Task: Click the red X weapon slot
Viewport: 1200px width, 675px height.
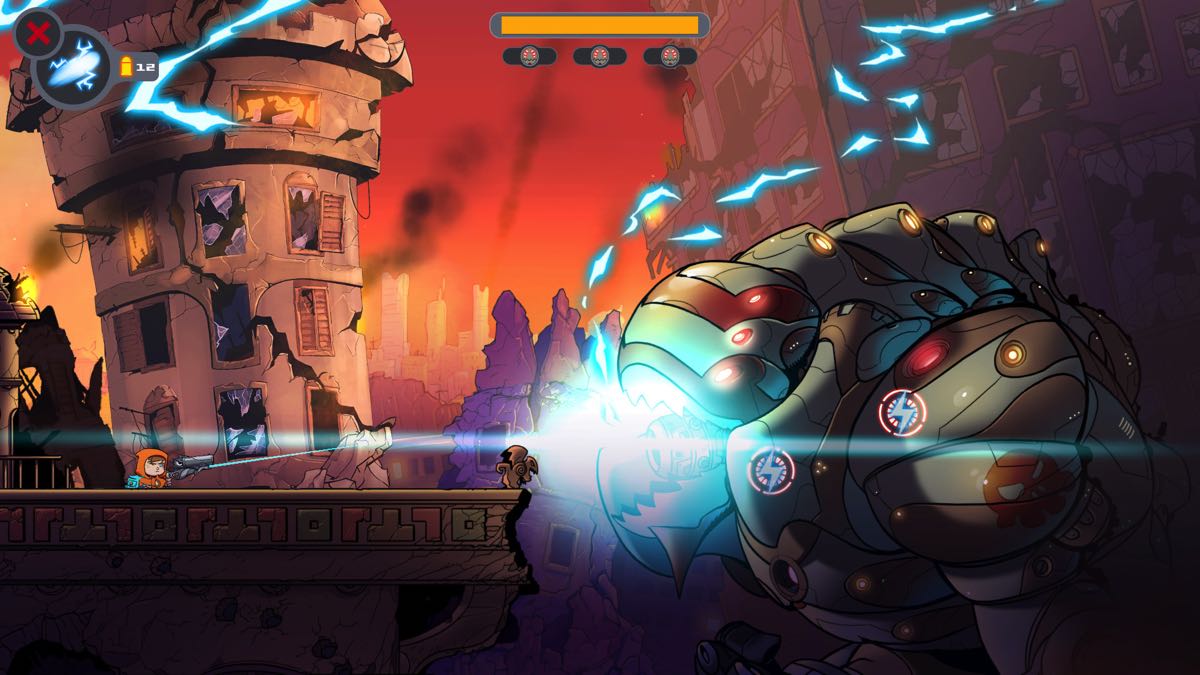Action: [x=38, y=34]
